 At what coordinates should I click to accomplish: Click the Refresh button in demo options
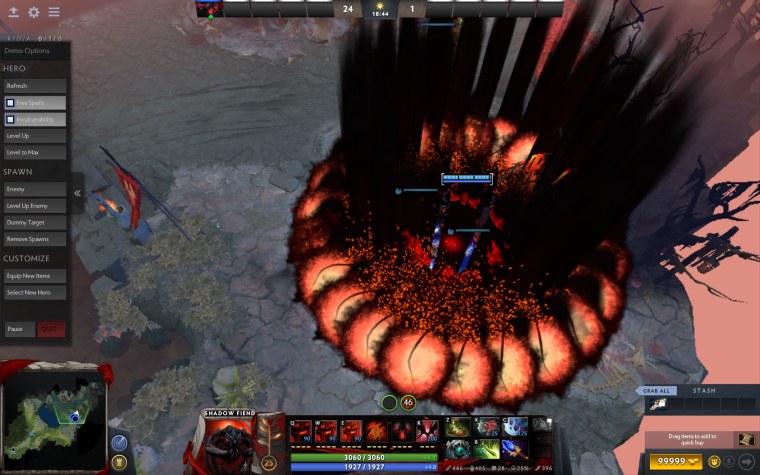[x=35, y=86]
